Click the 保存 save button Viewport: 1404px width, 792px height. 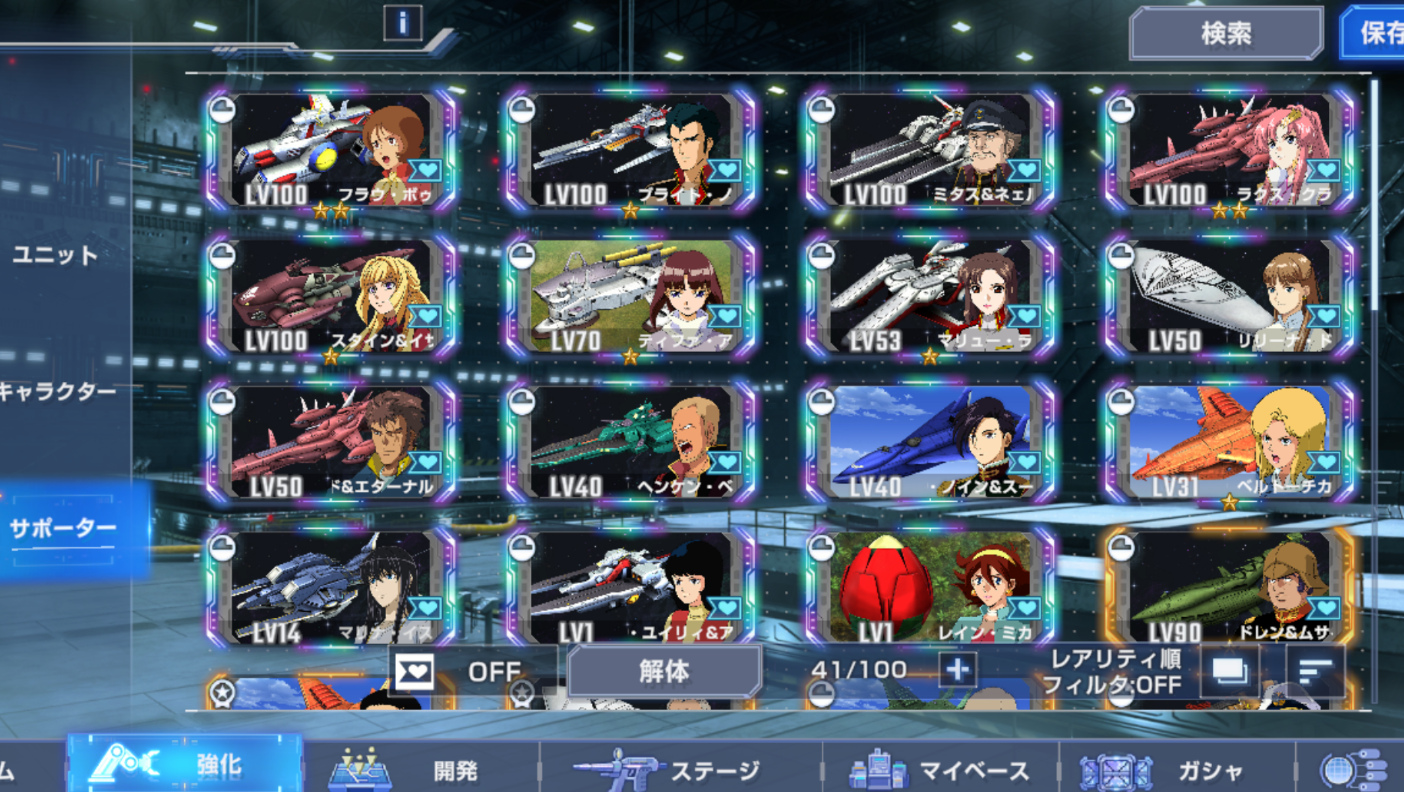pyautogui.click(x=1378, y=34)
